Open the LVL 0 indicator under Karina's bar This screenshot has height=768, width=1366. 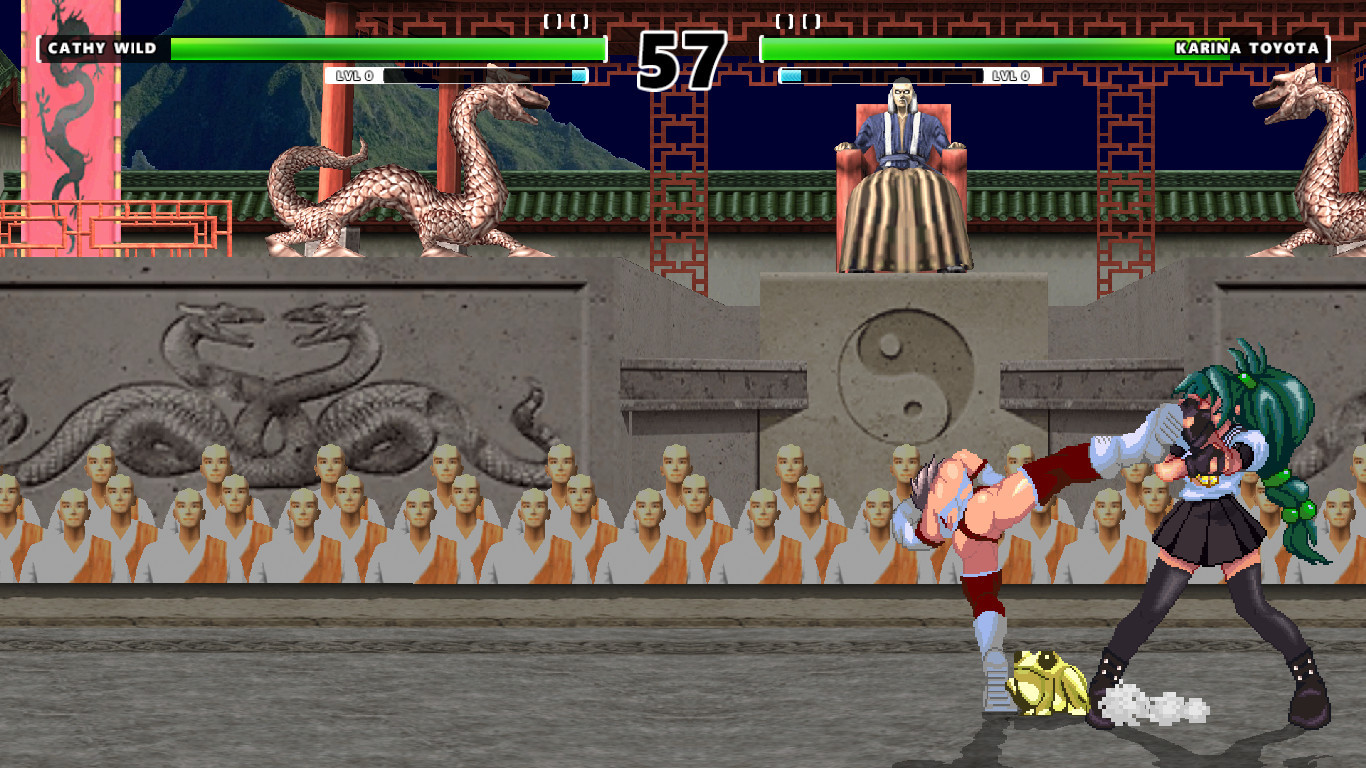click(1010, 74)
